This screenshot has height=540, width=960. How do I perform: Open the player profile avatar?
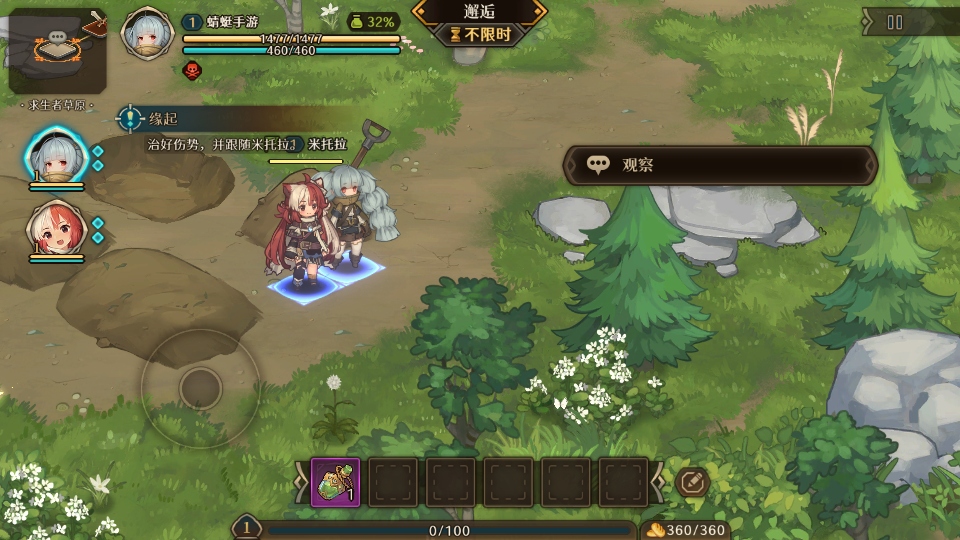click(x=147, y=33)
